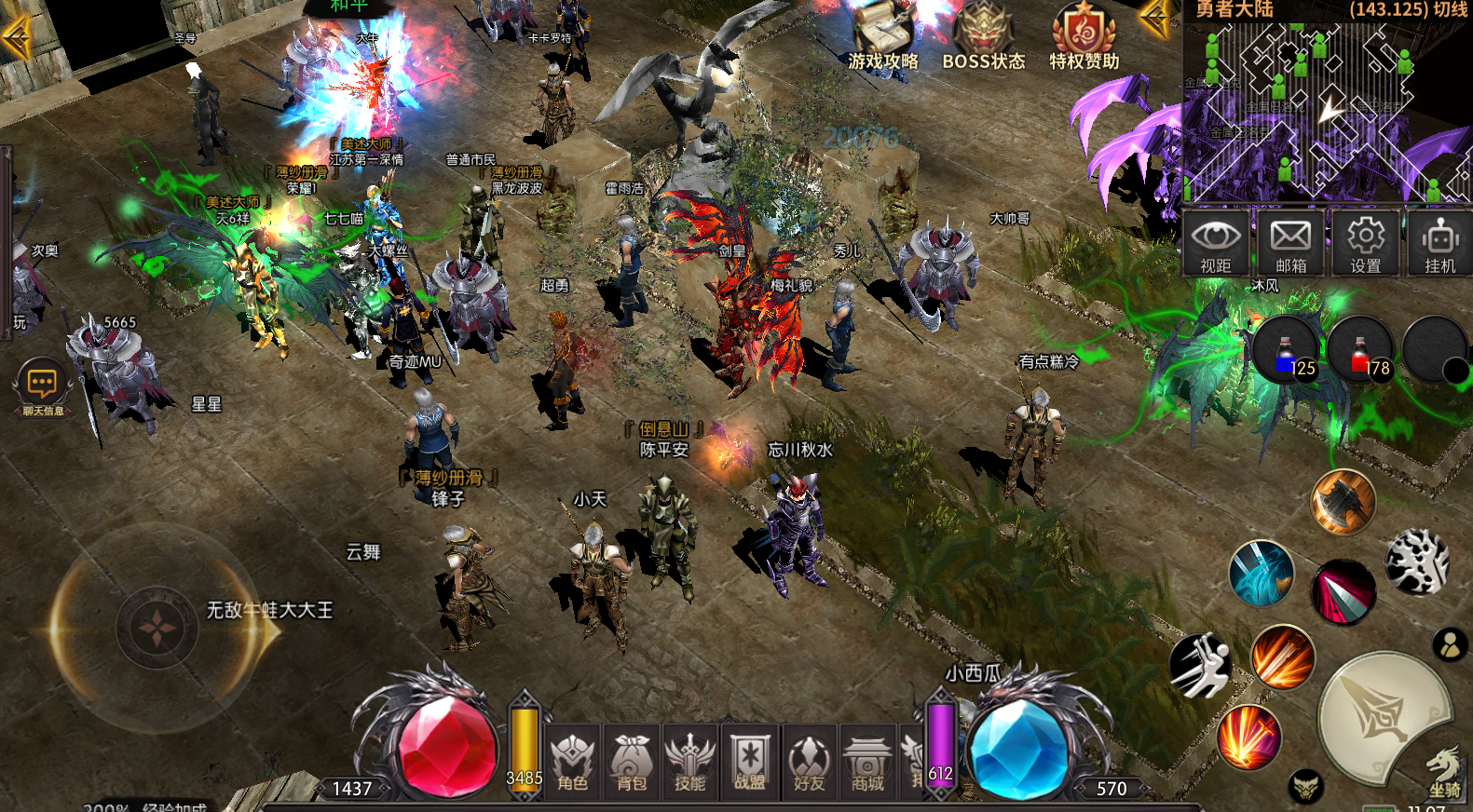The width and height of the screenshot is (1473, 812).
Task: Open the 邮箱 mailbox
Action: pos(1290,242)
